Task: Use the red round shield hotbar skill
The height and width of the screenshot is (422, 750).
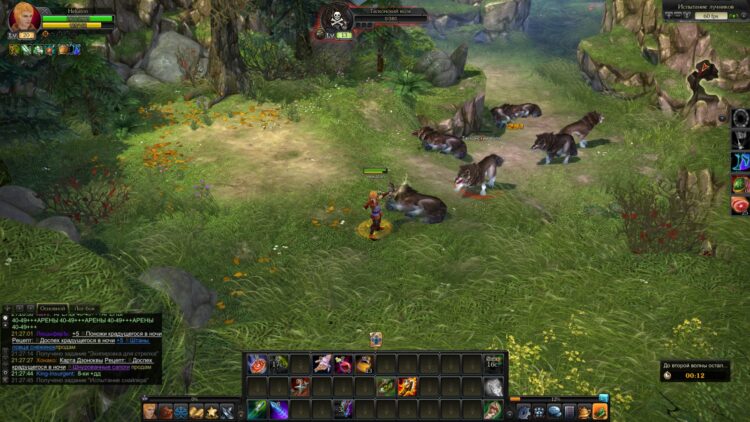Action: (x=258, y=364)
